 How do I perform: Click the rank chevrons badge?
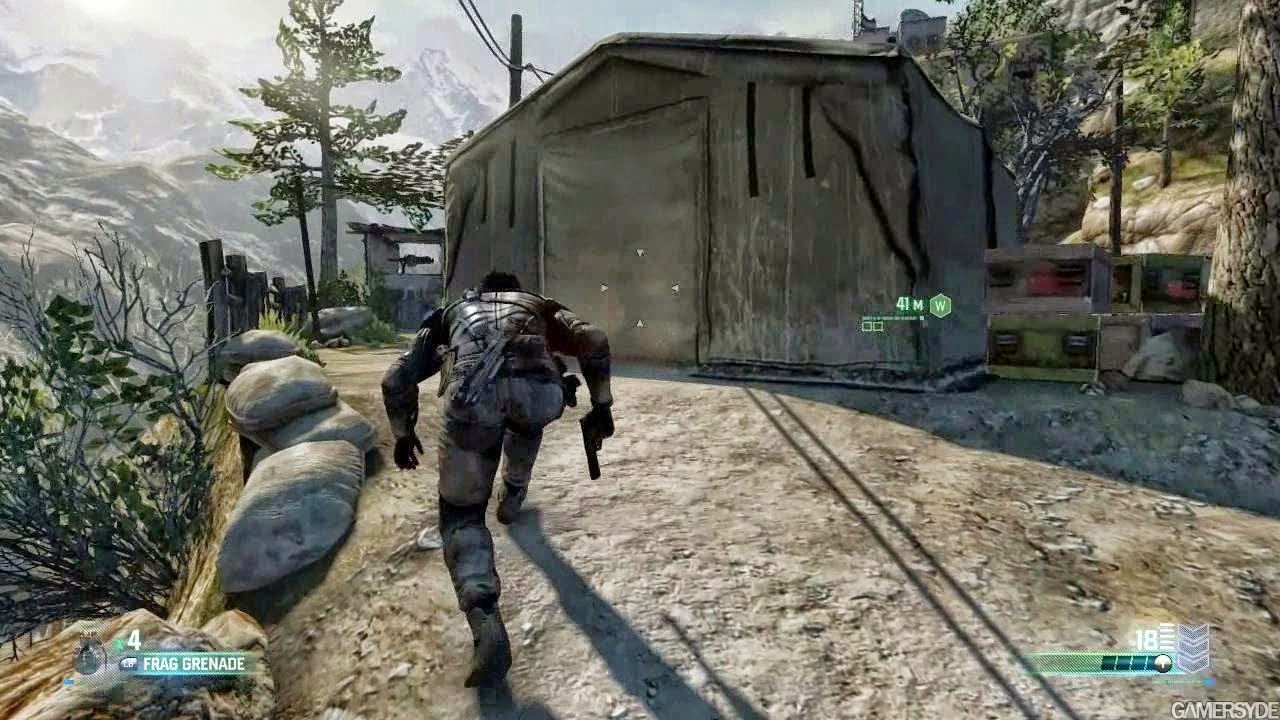[1192, 647]
